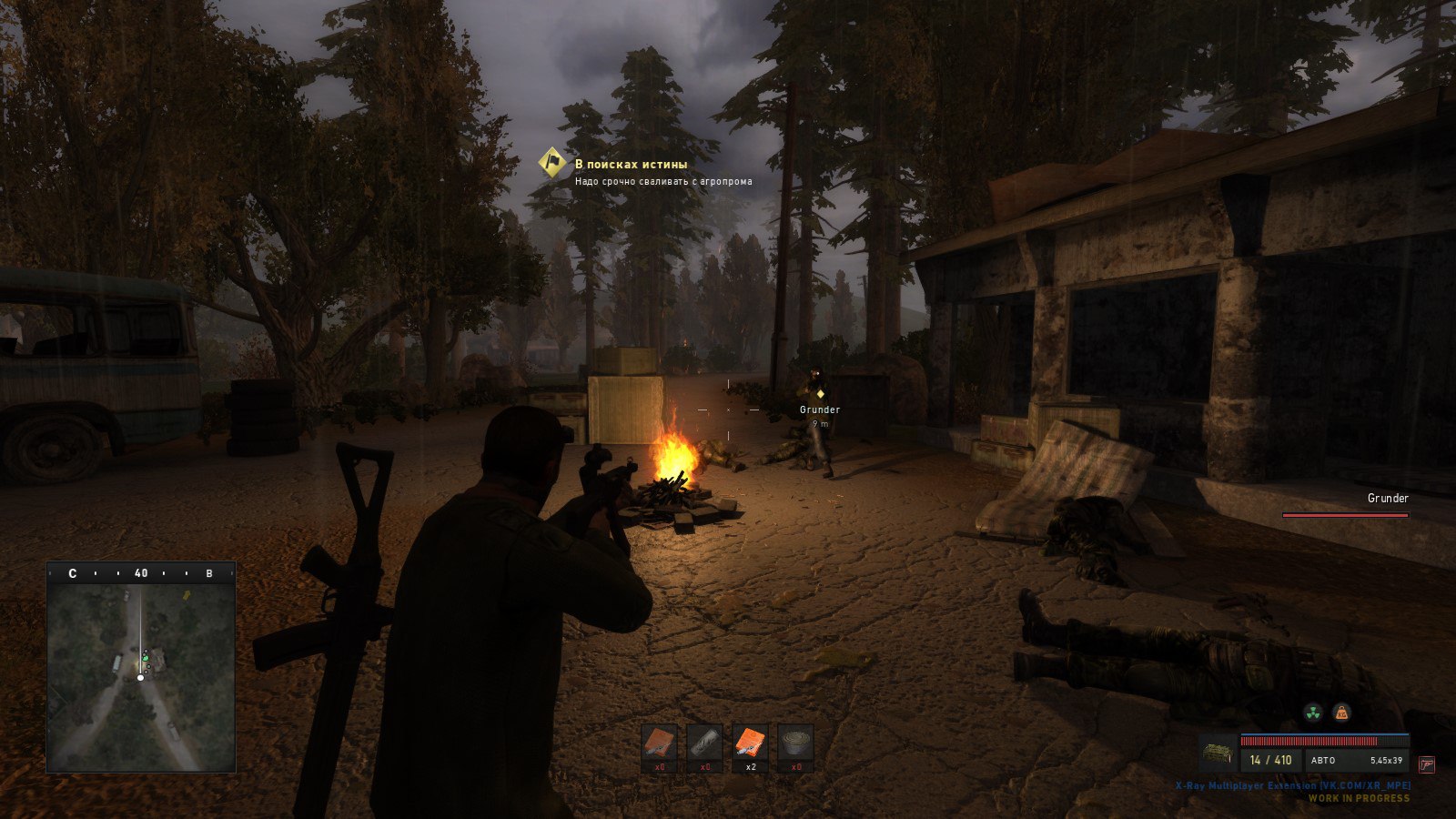Select the grey wrapped item quick slot
Screen dimensions: 1456x819
705,743
